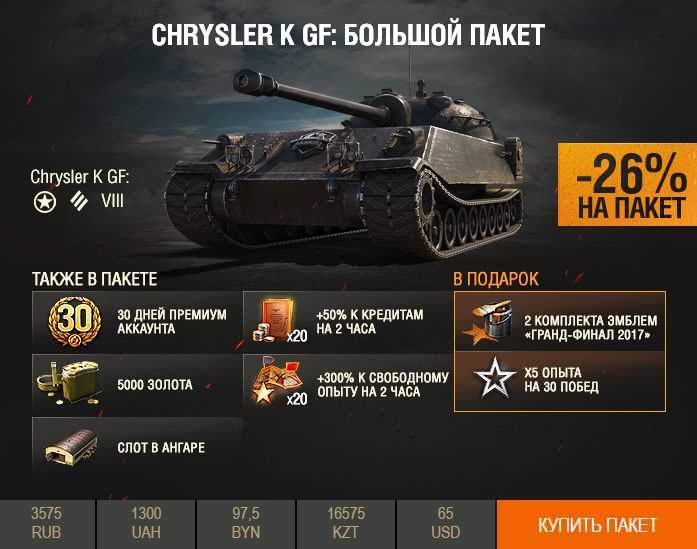
Task: Select the 3575 RUB price option
Action: 47,524
